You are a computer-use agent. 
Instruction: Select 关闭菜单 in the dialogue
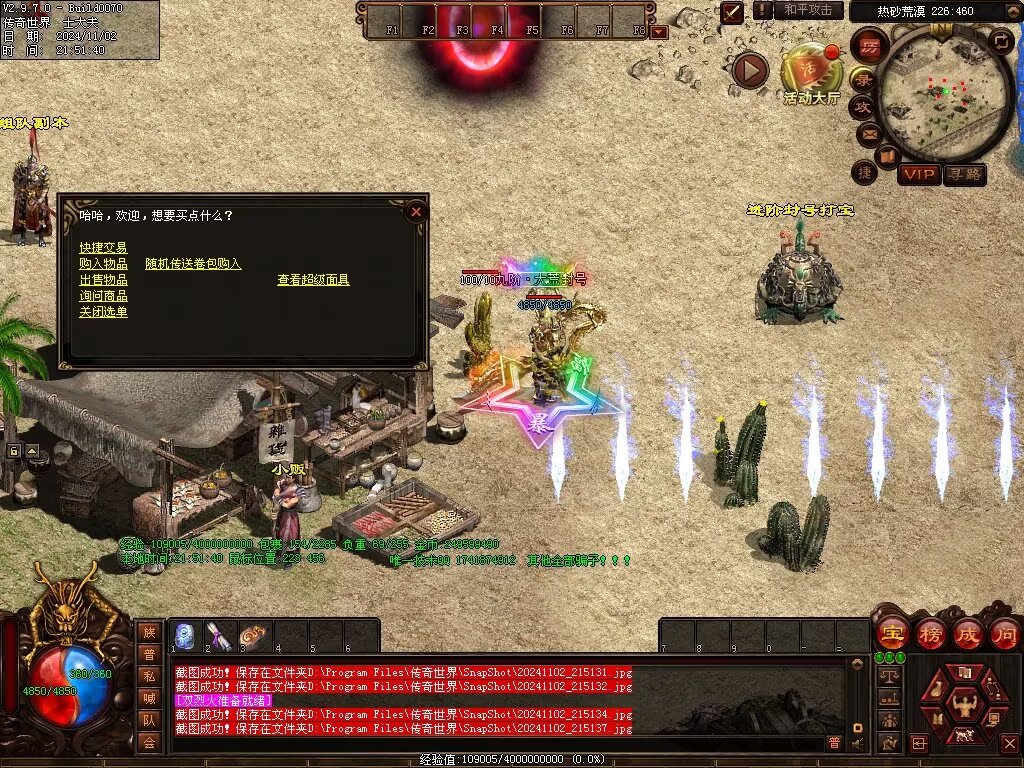point(103,312)
